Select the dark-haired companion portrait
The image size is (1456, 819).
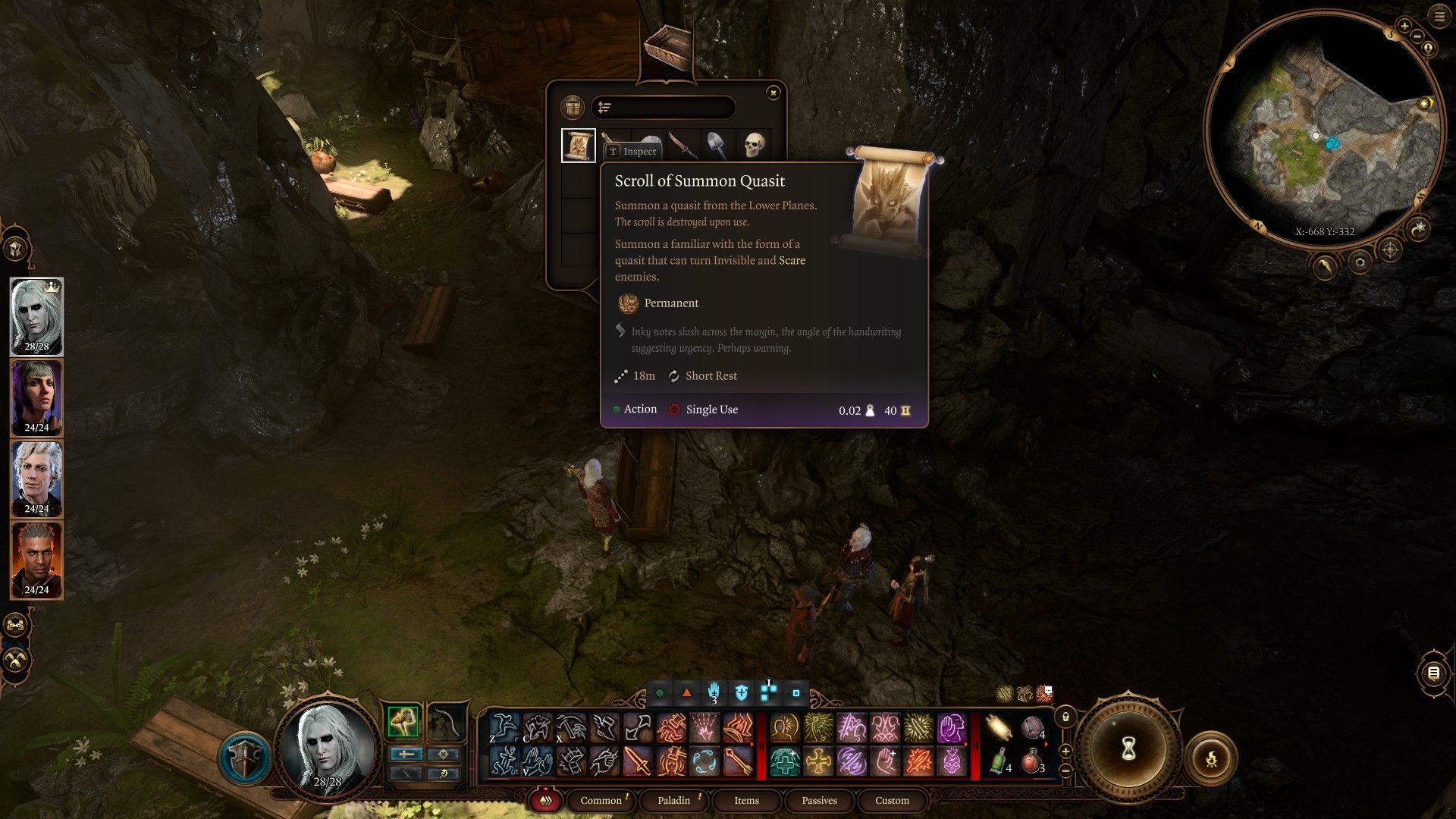pyautogui.click(x=36, y=398)
